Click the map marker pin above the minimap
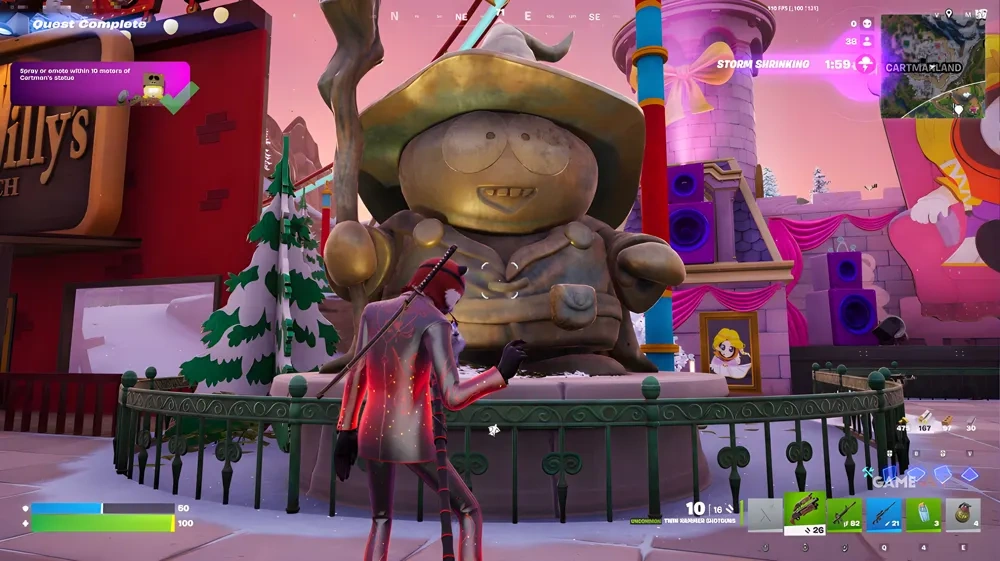Viewport: 1000px width, 561px height. click(x=949, y=14)
